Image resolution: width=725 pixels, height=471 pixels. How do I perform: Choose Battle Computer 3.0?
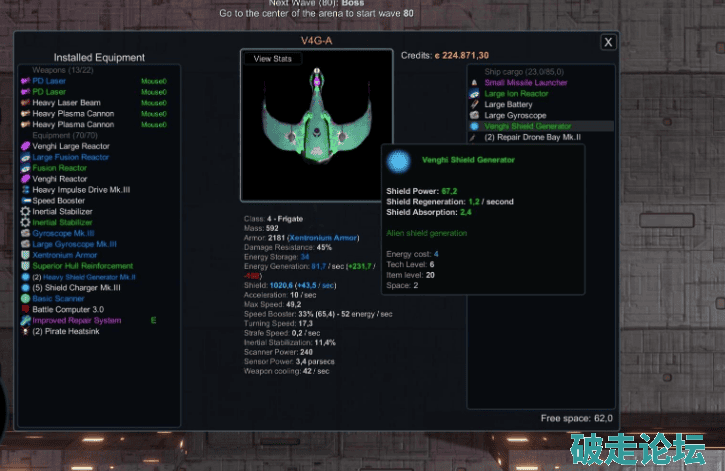click(x=72, y=310)
